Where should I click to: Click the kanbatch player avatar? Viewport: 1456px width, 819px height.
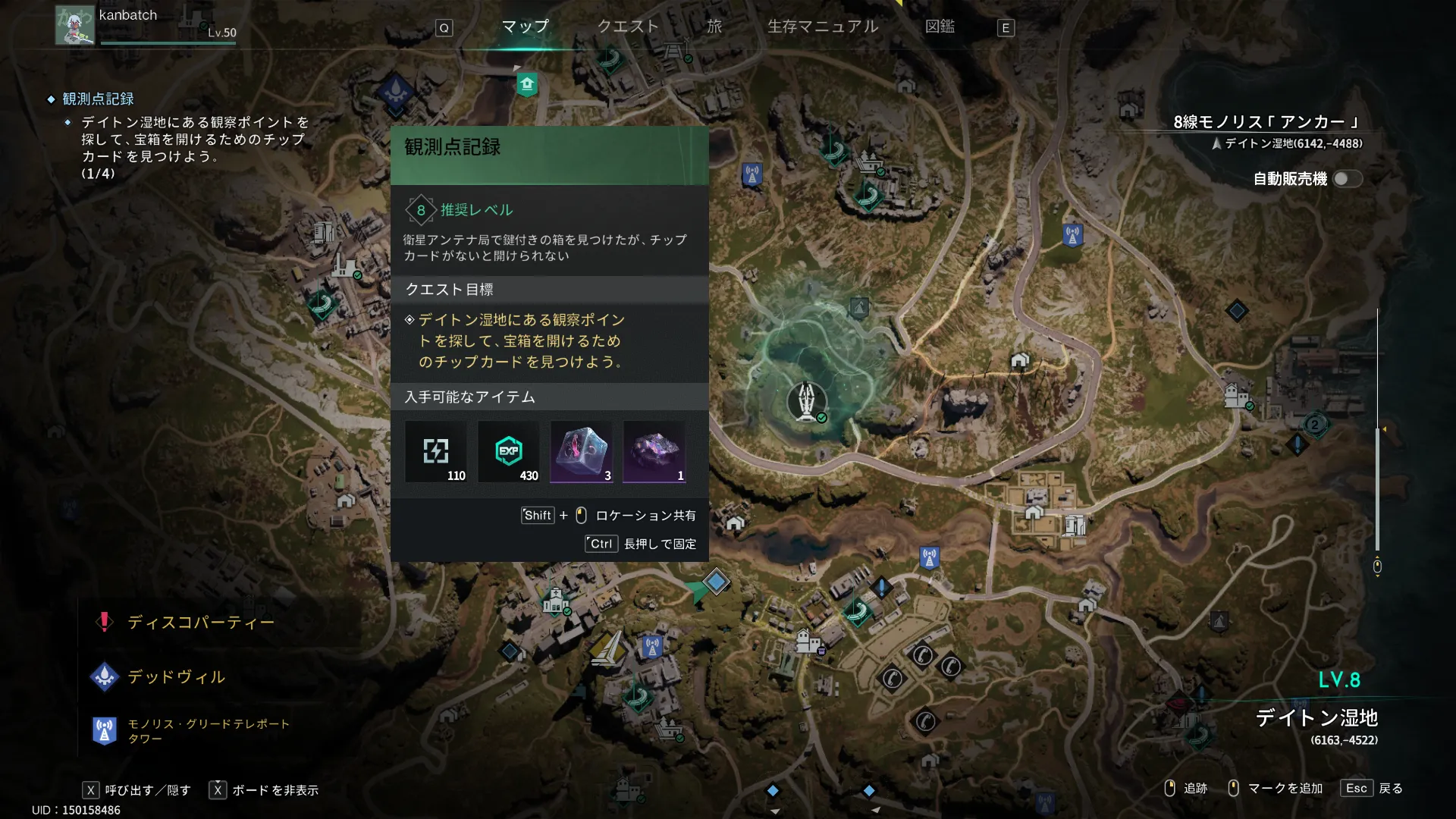point(74,26)
